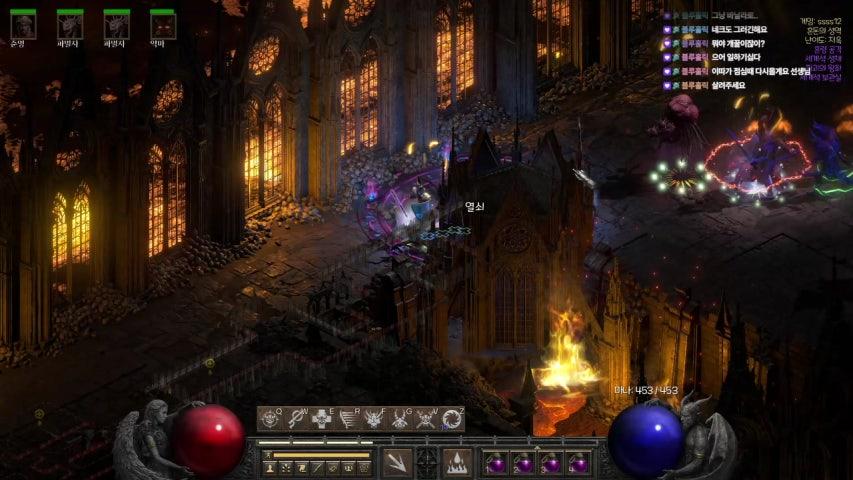Choose the skill icon bound to W
853x480 pixels.
(295, 419)
